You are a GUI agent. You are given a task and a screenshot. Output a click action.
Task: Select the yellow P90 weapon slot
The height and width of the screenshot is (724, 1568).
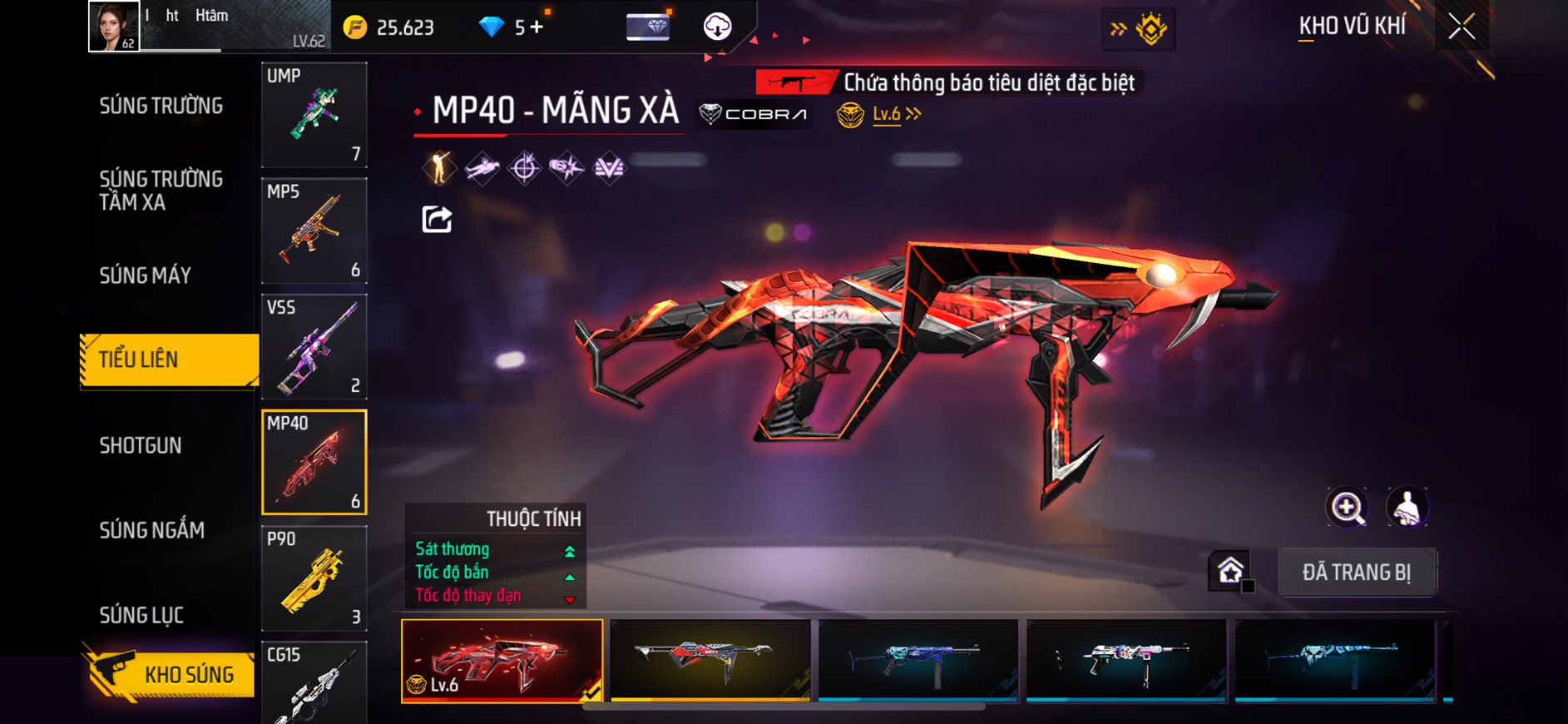click(x=314, y=578)
